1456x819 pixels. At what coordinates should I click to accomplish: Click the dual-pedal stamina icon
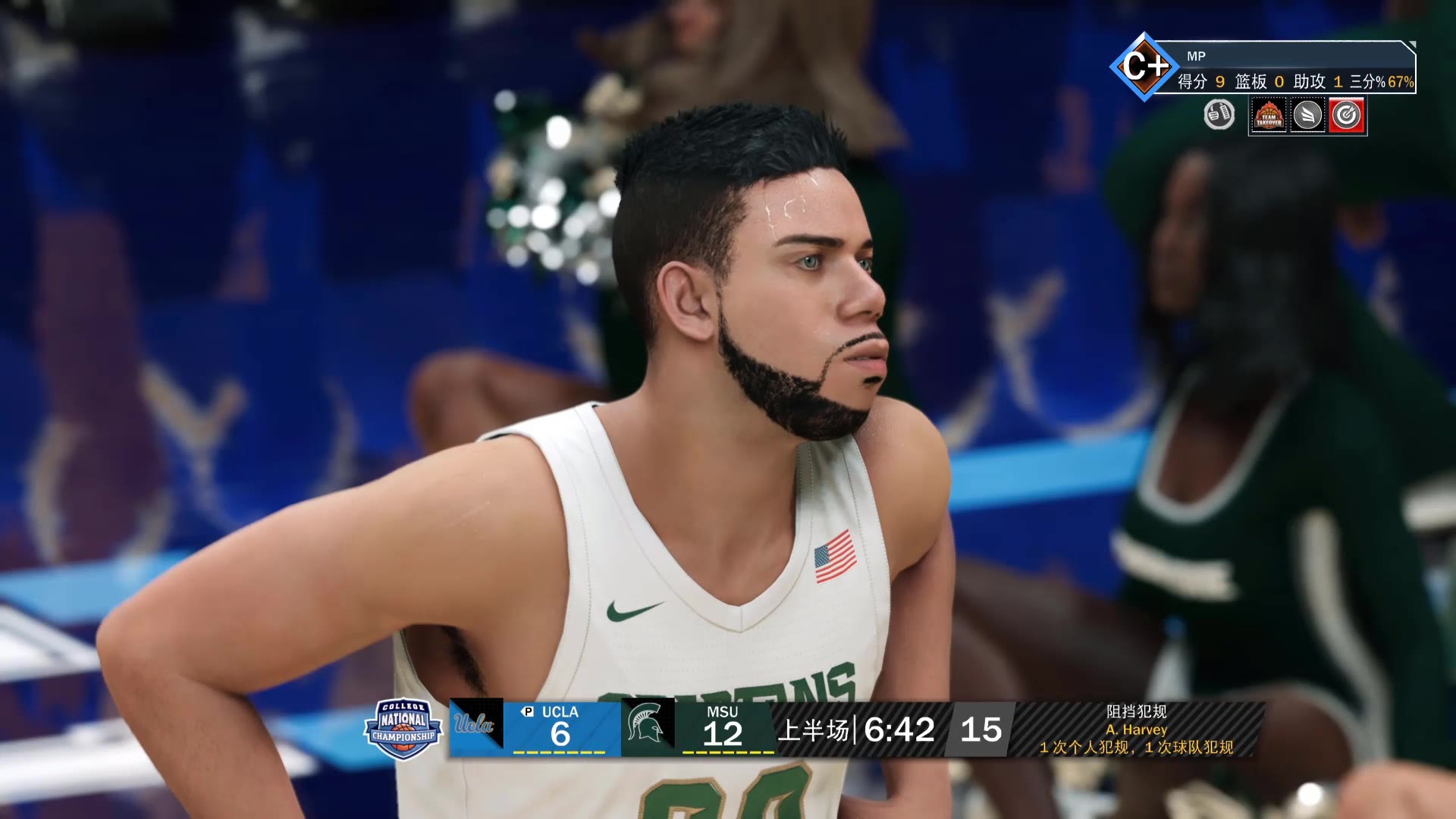click(1219, 115)
